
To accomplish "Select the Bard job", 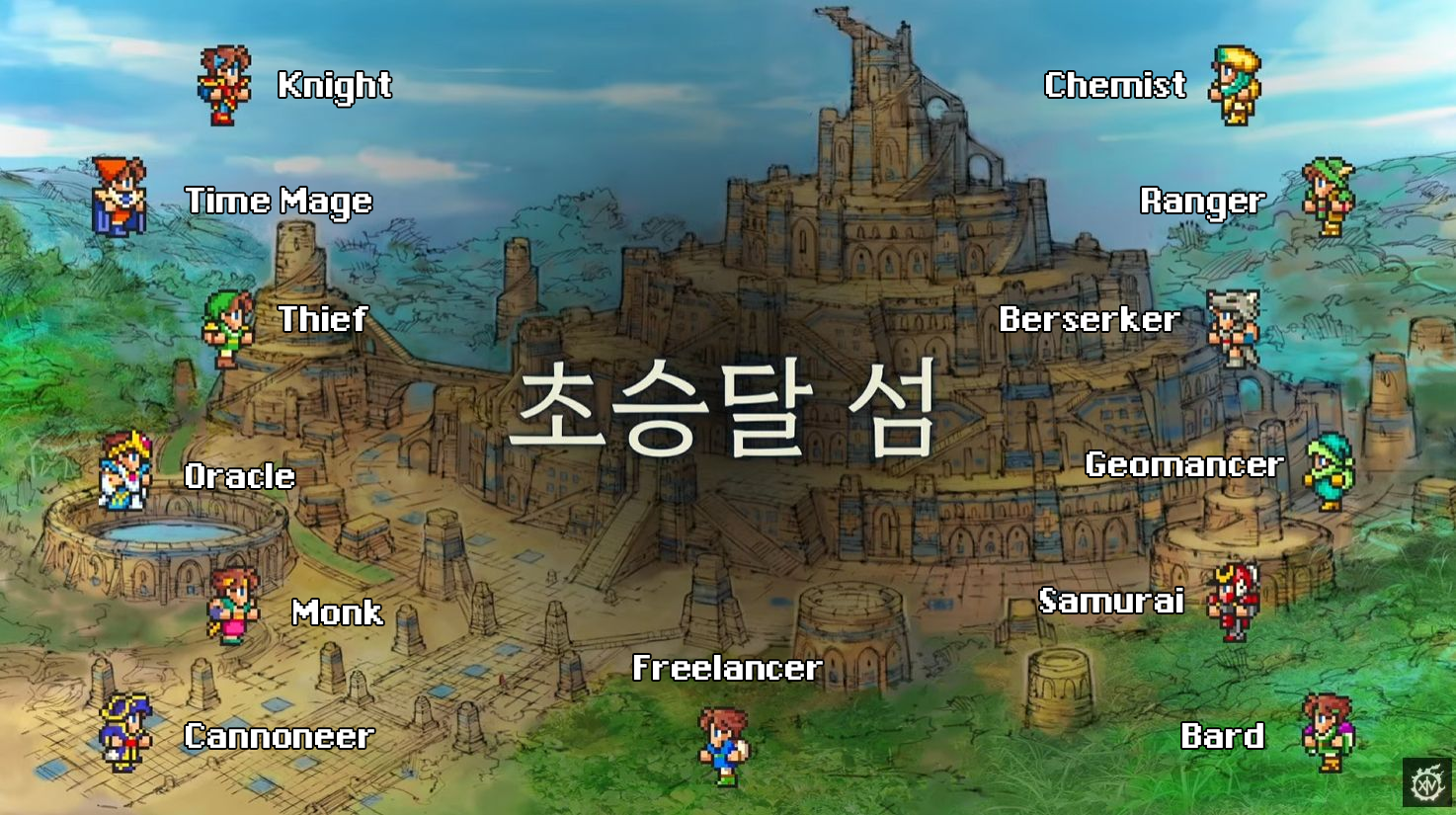I will [x=1223, y=736].
